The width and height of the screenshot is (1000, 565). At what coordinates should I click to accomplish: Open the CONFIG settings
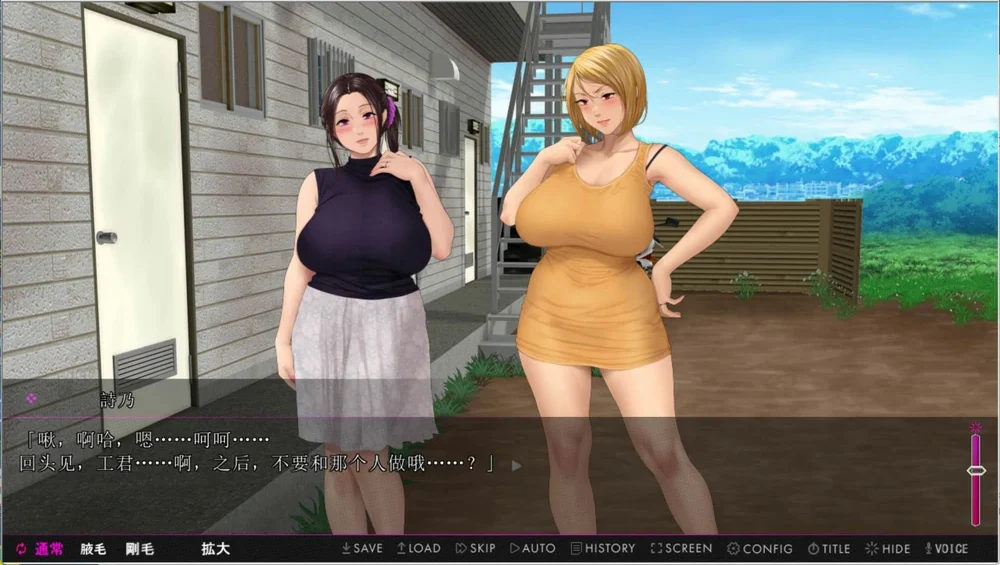click(x=760, y=548)
